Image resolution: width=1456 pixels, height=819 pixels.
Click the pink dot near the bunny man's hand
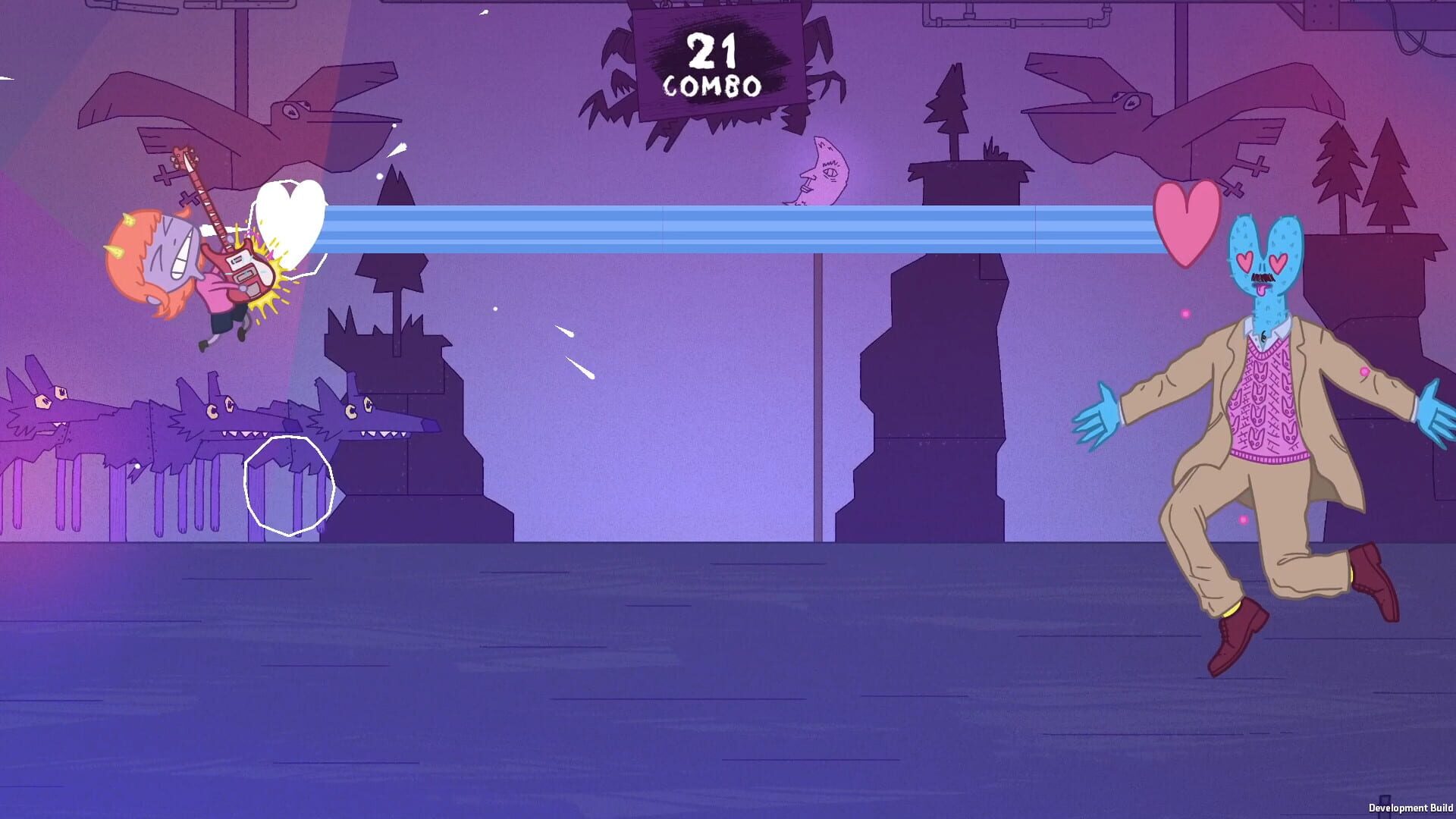[1363, 372]
